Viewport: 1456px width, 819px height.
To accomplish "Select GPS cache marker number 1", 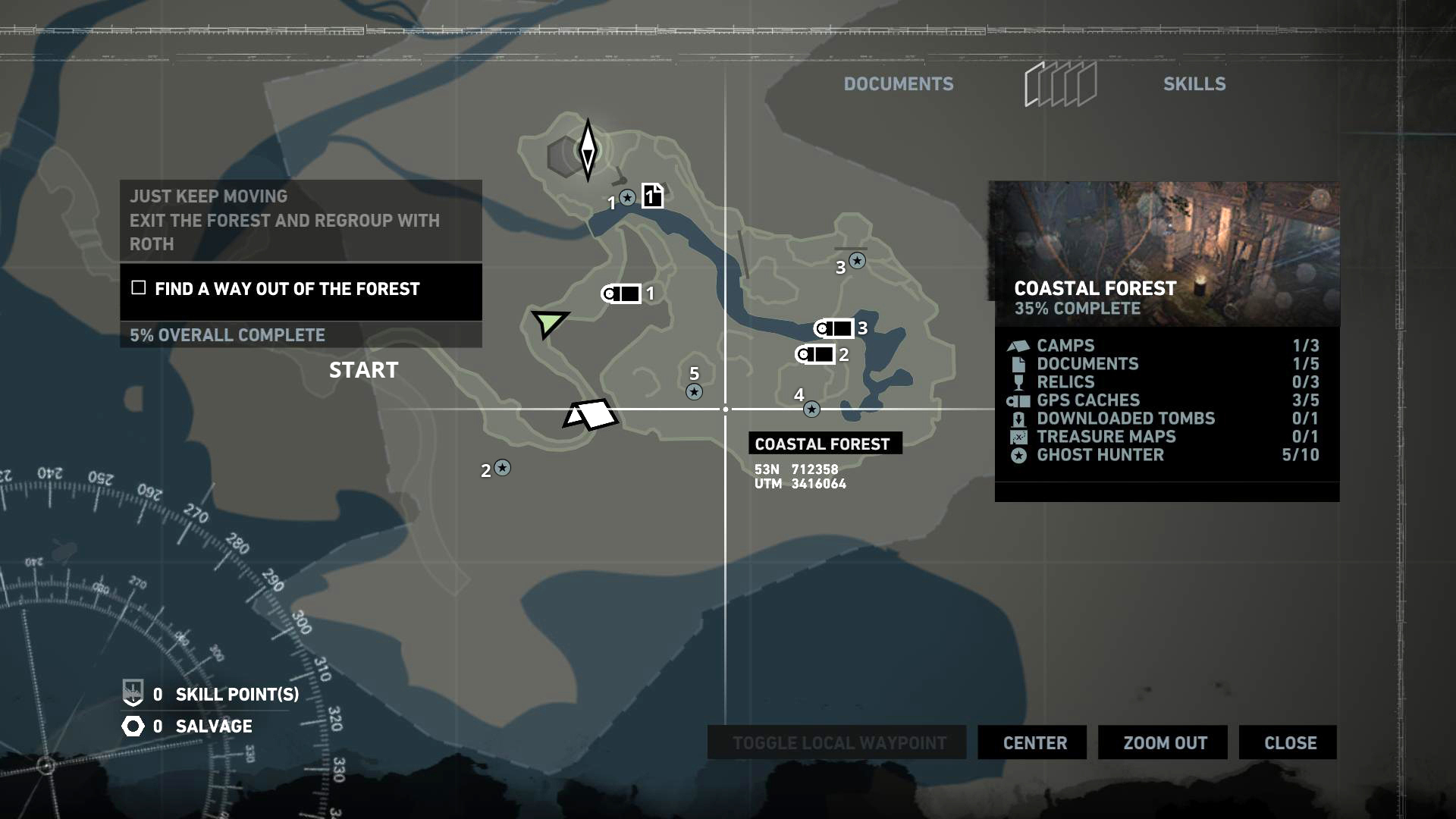I will [x=622, y=293].
